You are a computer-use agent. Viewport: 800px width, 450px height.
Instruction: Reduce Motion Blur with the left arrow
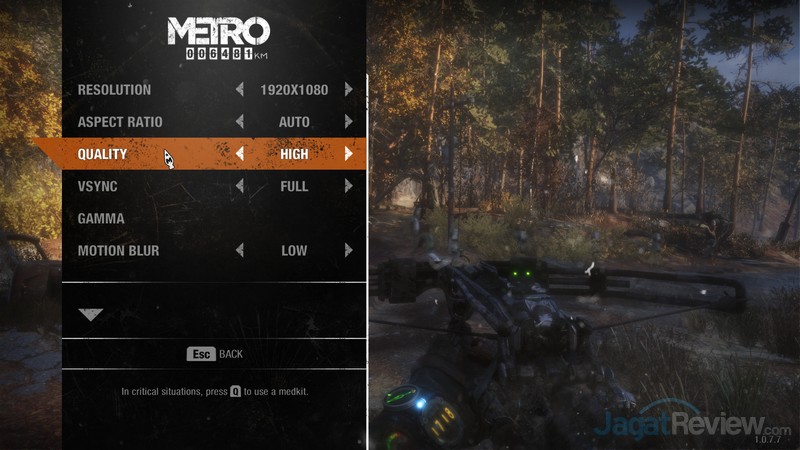point(240,250)
